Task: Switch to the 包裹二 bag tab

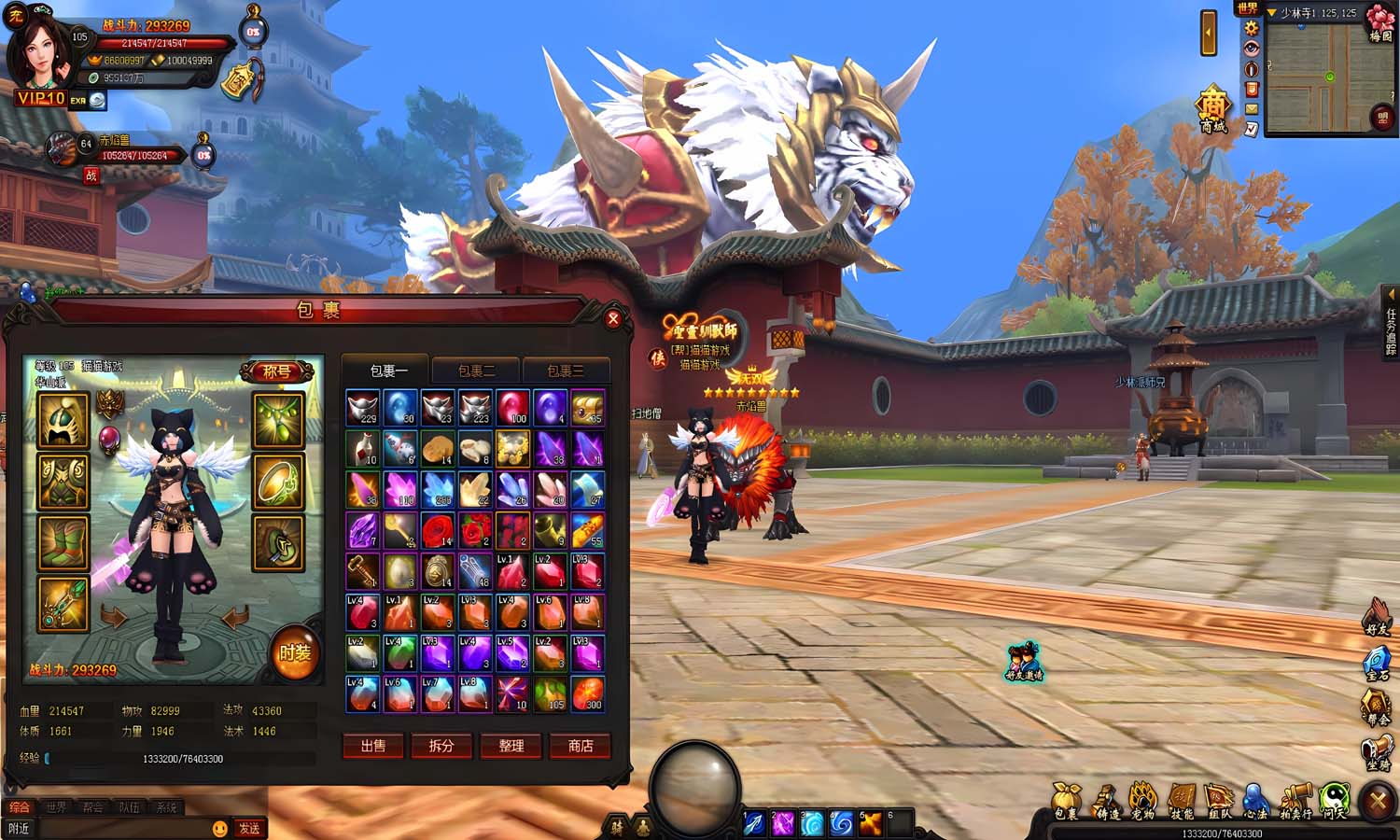Action: [476, 371]
